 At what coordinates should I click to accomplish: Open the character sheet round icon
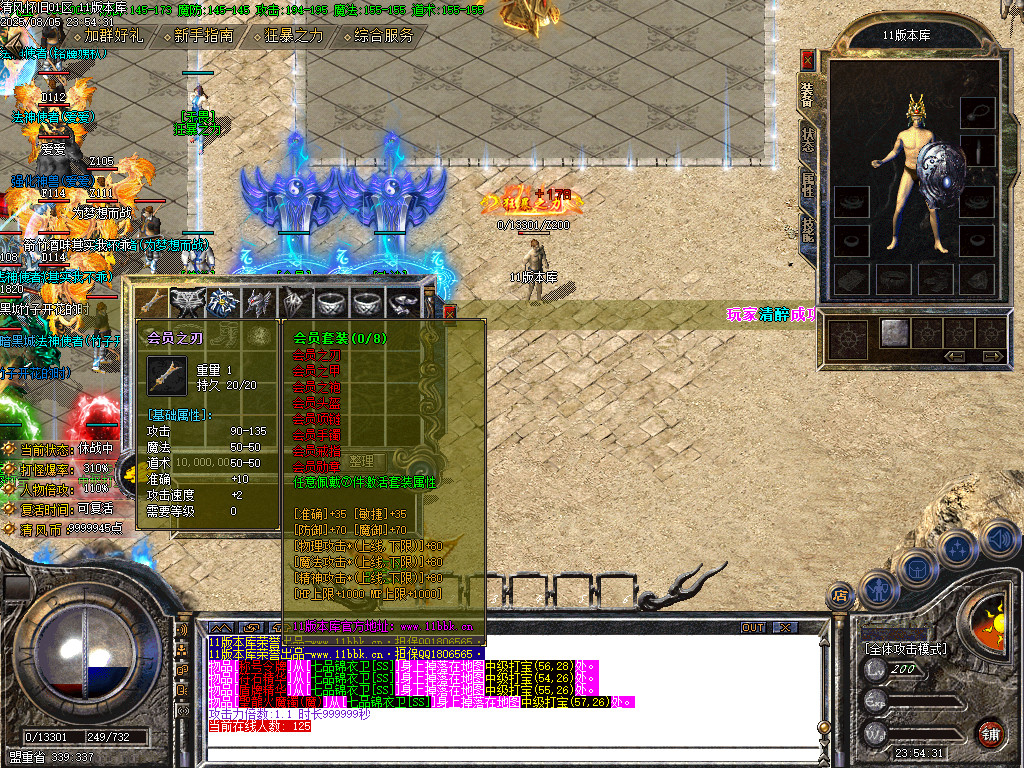coord(876,588)
